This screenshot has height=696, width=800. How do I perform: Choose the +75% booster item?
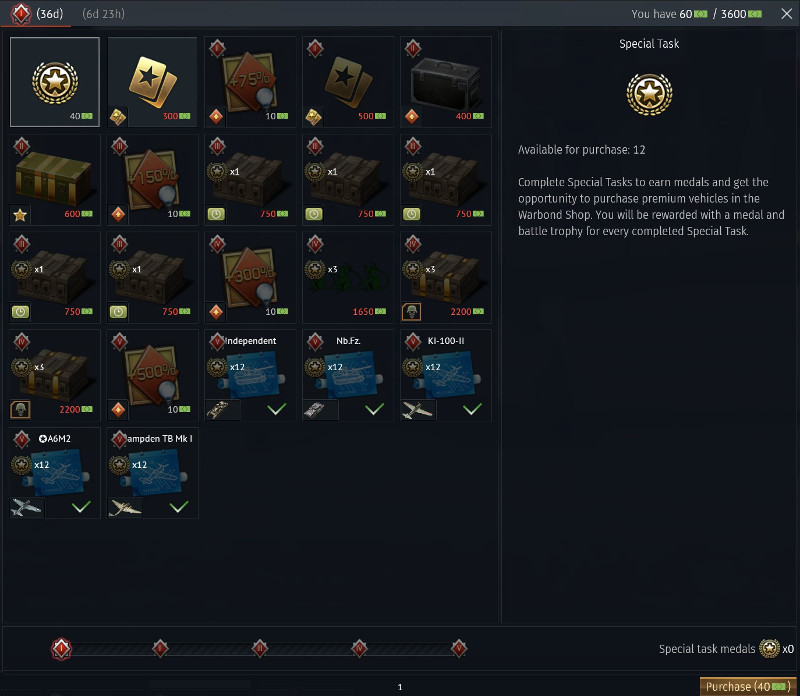(250, 82)
